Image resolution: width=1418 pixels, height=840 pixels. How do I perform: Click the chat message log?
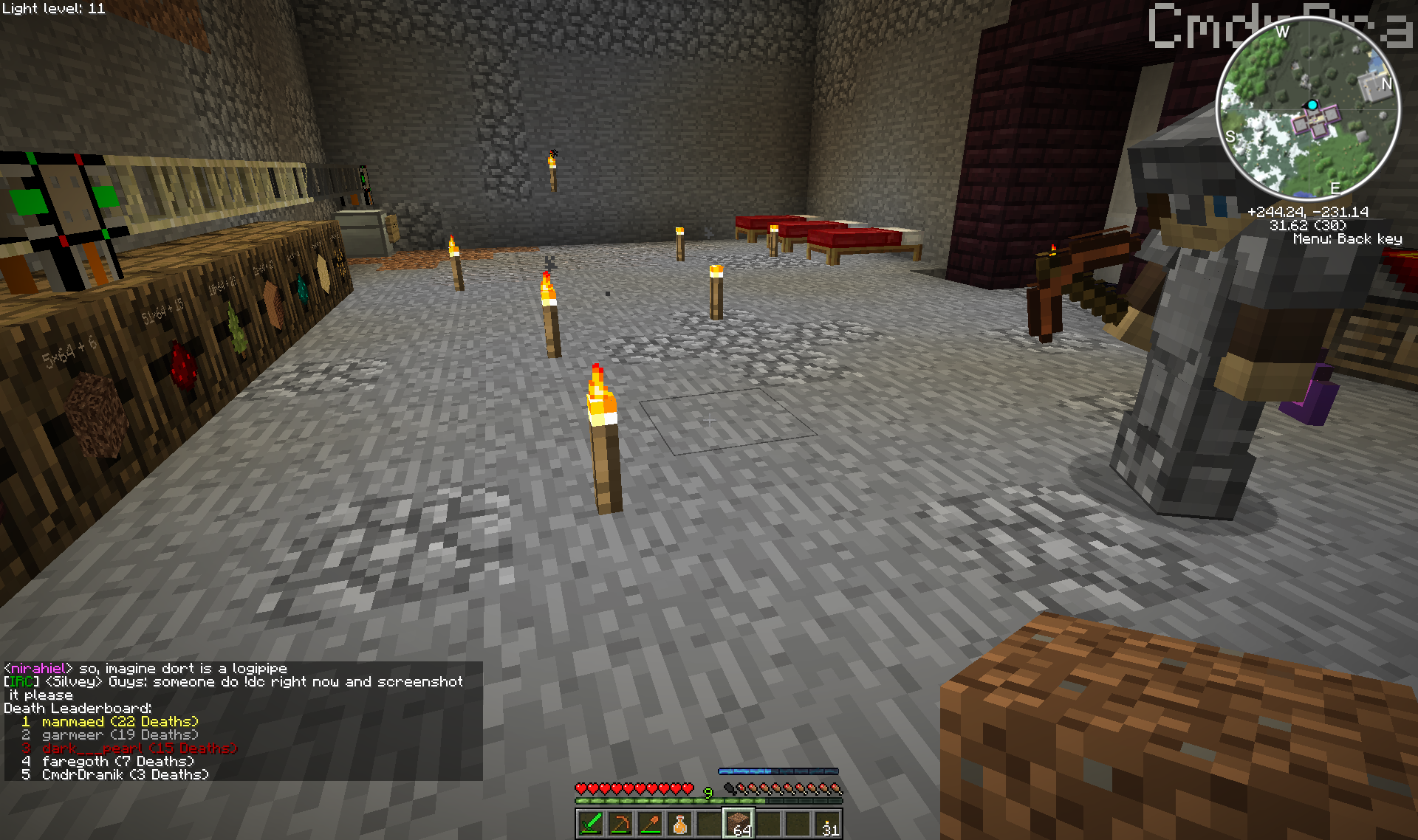tap(242, 720)
